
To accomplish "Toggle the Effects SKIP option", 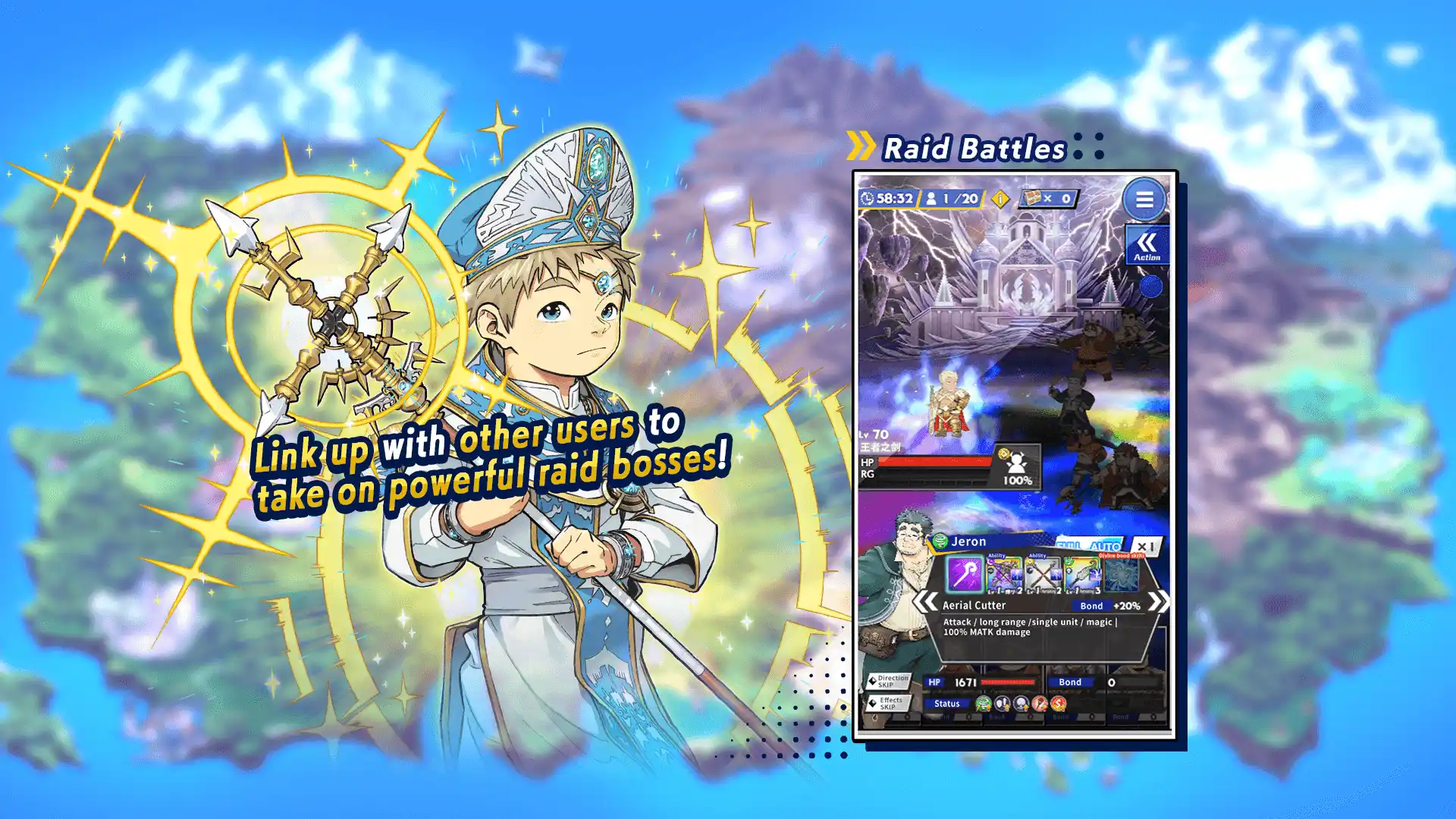I will 887,703.
